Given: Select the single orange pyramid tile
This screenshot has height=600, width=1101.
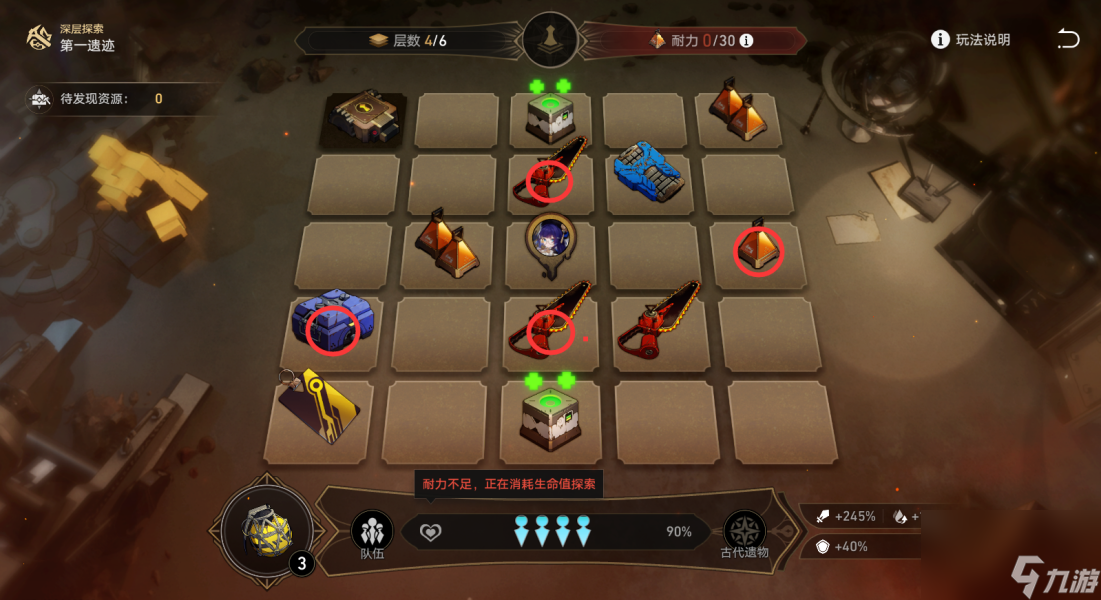Looking at the screenshot, I should (x=758, y=250).
